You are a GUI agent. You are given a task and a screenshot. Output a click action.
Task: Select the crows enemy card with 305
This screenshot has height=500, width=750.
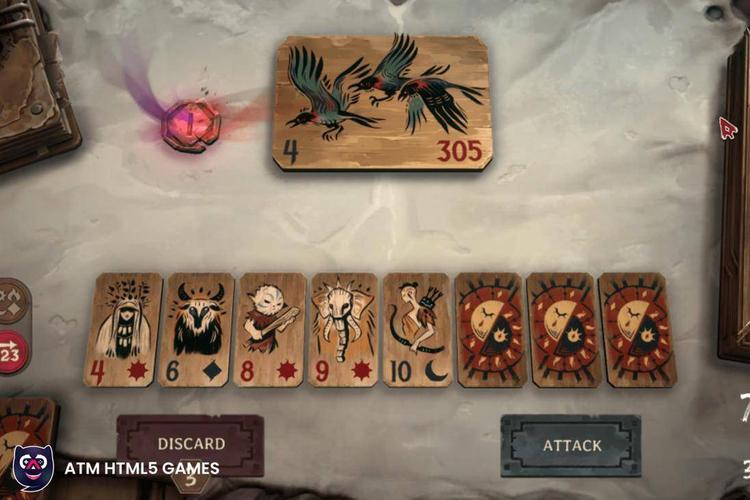tap(382, 103)
